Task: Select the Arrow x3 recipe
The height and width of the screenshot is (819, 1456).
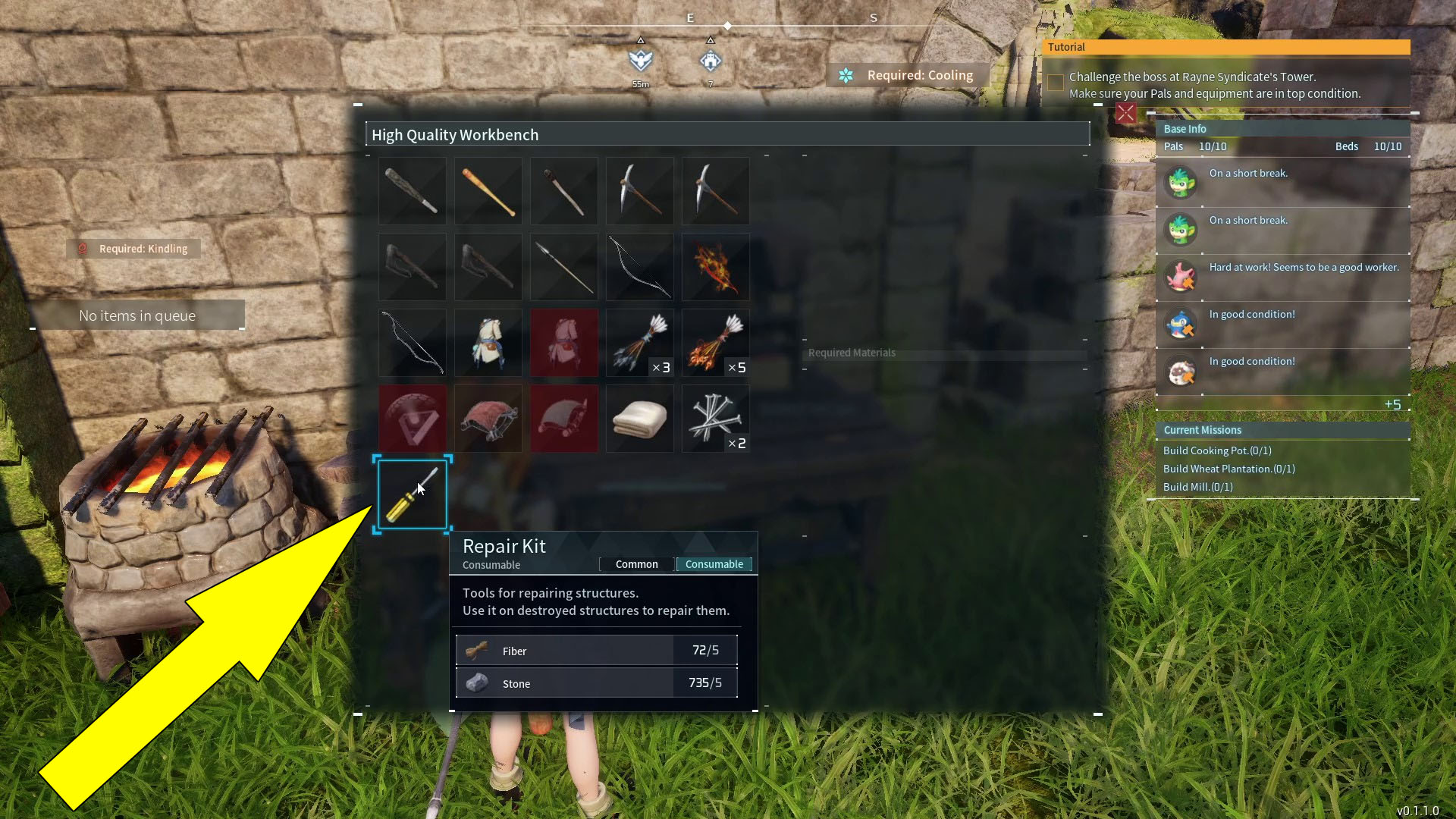Action: tap(639, 343)
